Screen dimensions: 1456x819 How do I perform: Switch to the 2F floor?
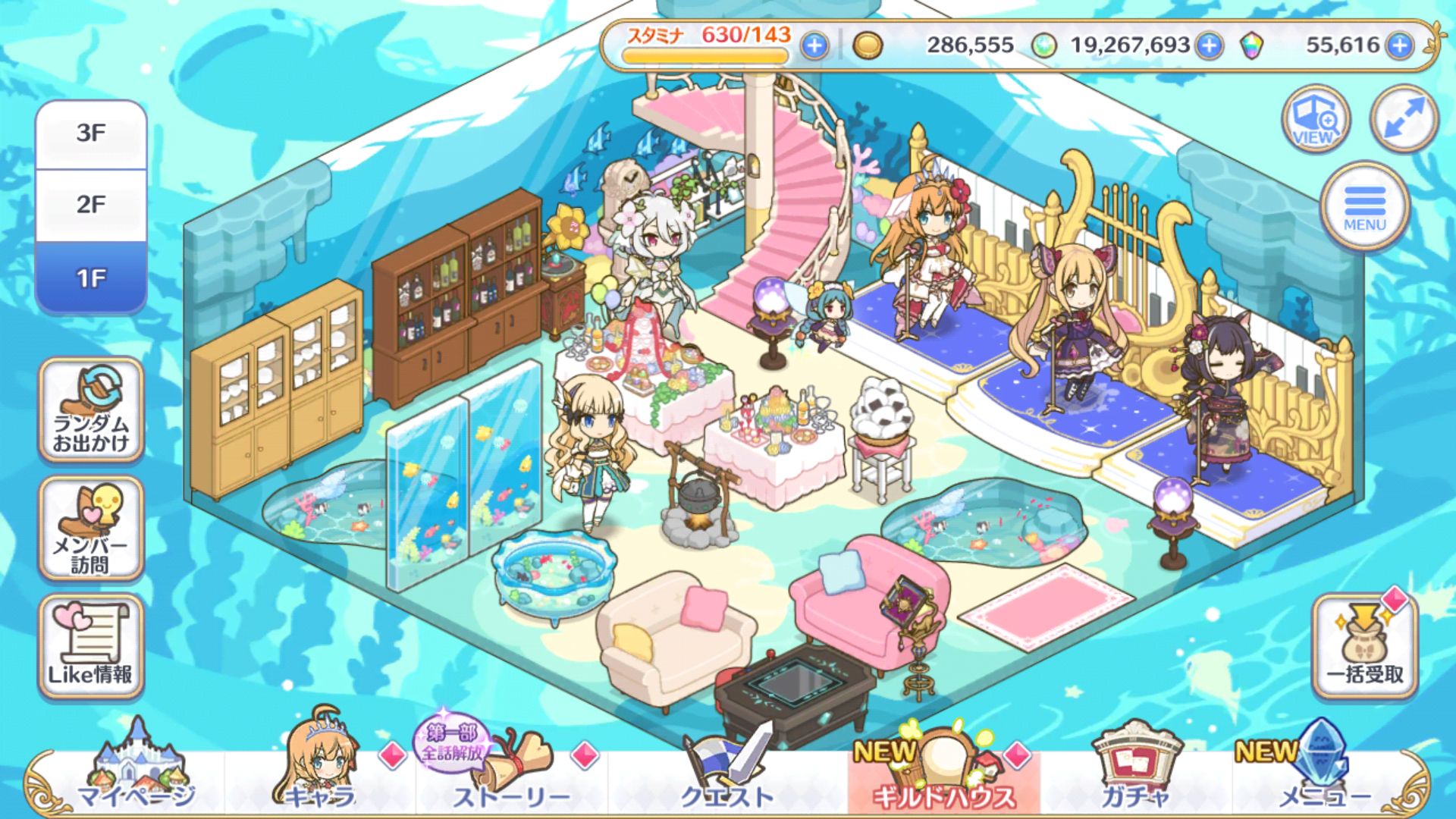(x=91, y=205)
